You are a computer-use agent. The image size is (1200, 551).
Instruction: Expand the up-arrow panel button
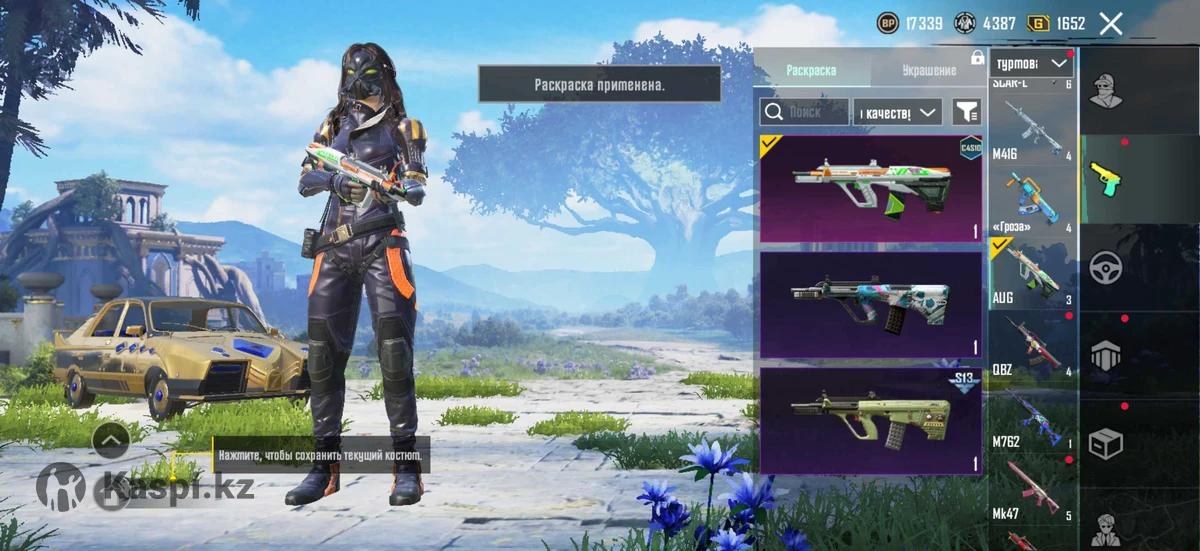pos(110,438)
